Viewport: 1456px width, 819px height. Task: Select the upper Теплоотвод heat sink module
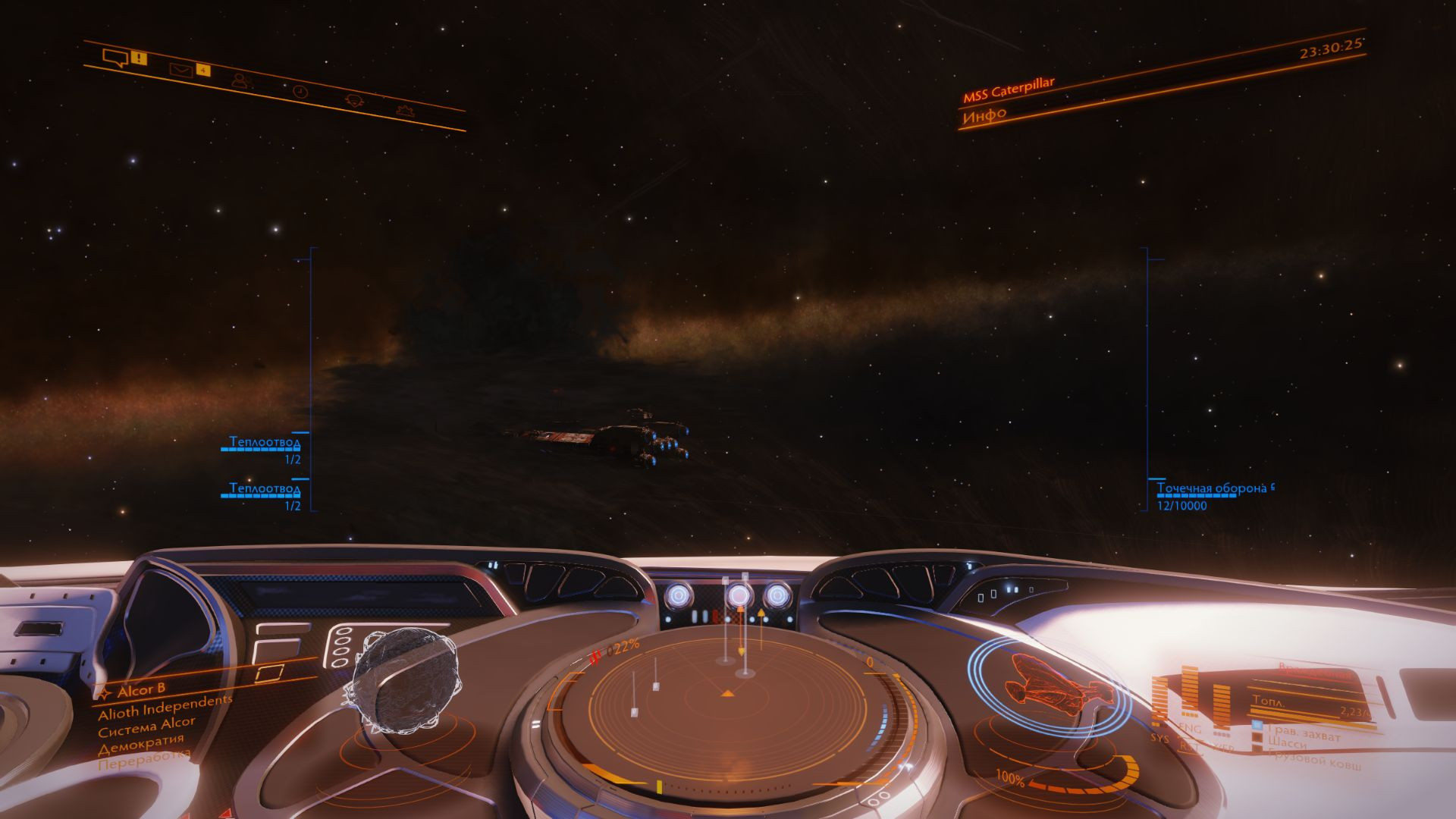pos(265,442)
